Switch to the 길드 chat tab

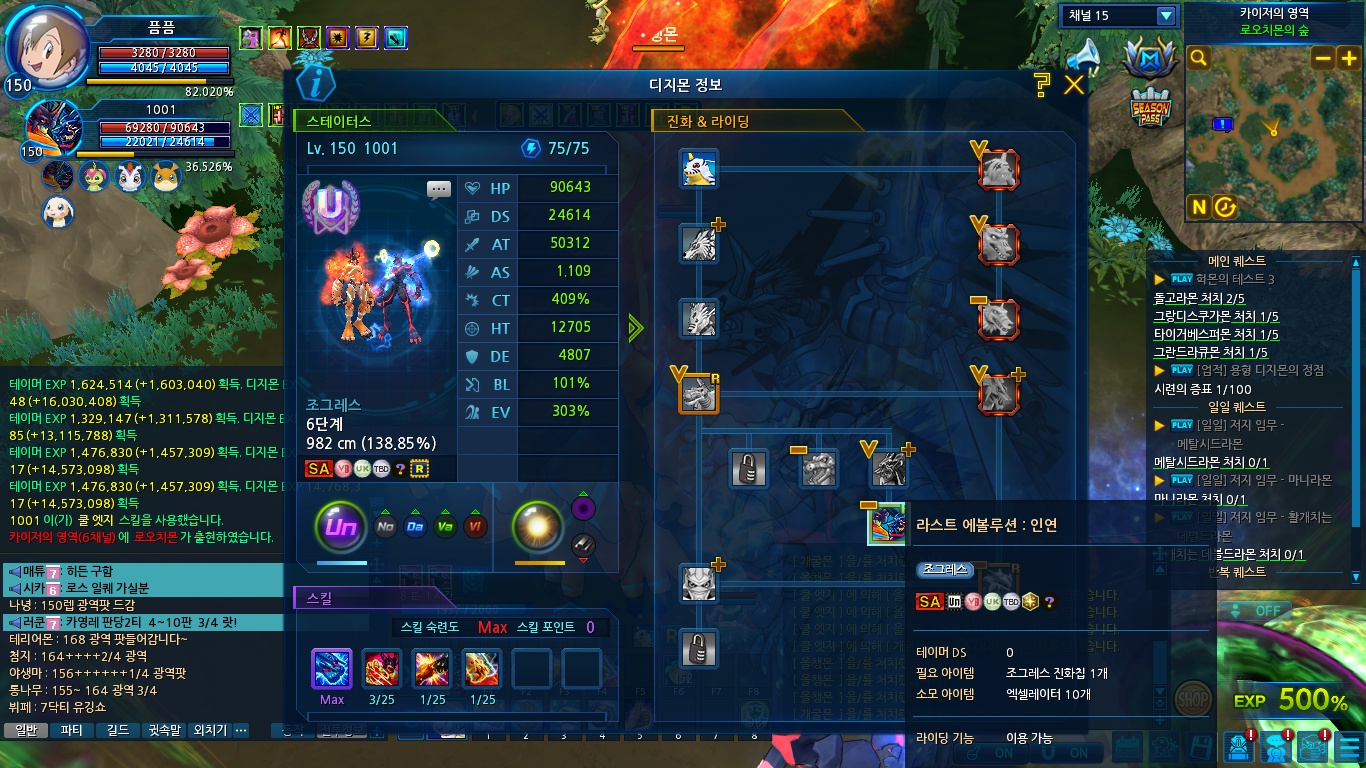[x=117, y=730]
